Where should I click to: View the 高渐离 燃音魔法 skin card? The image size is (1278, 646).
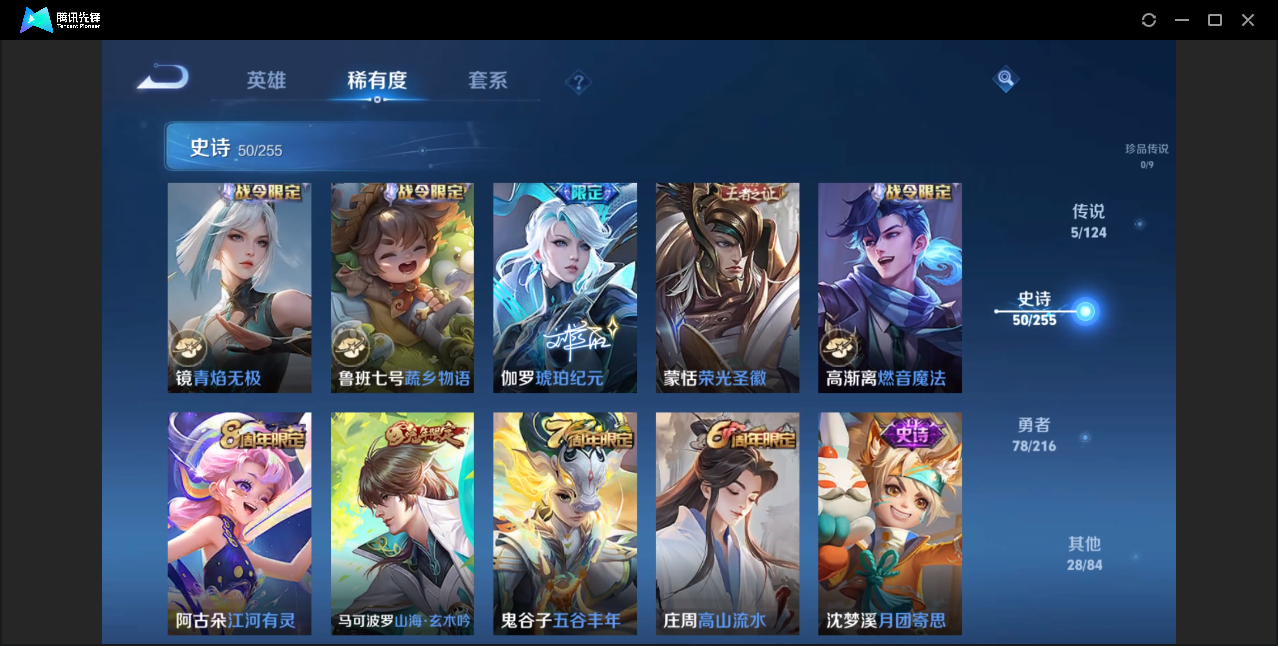890,288
